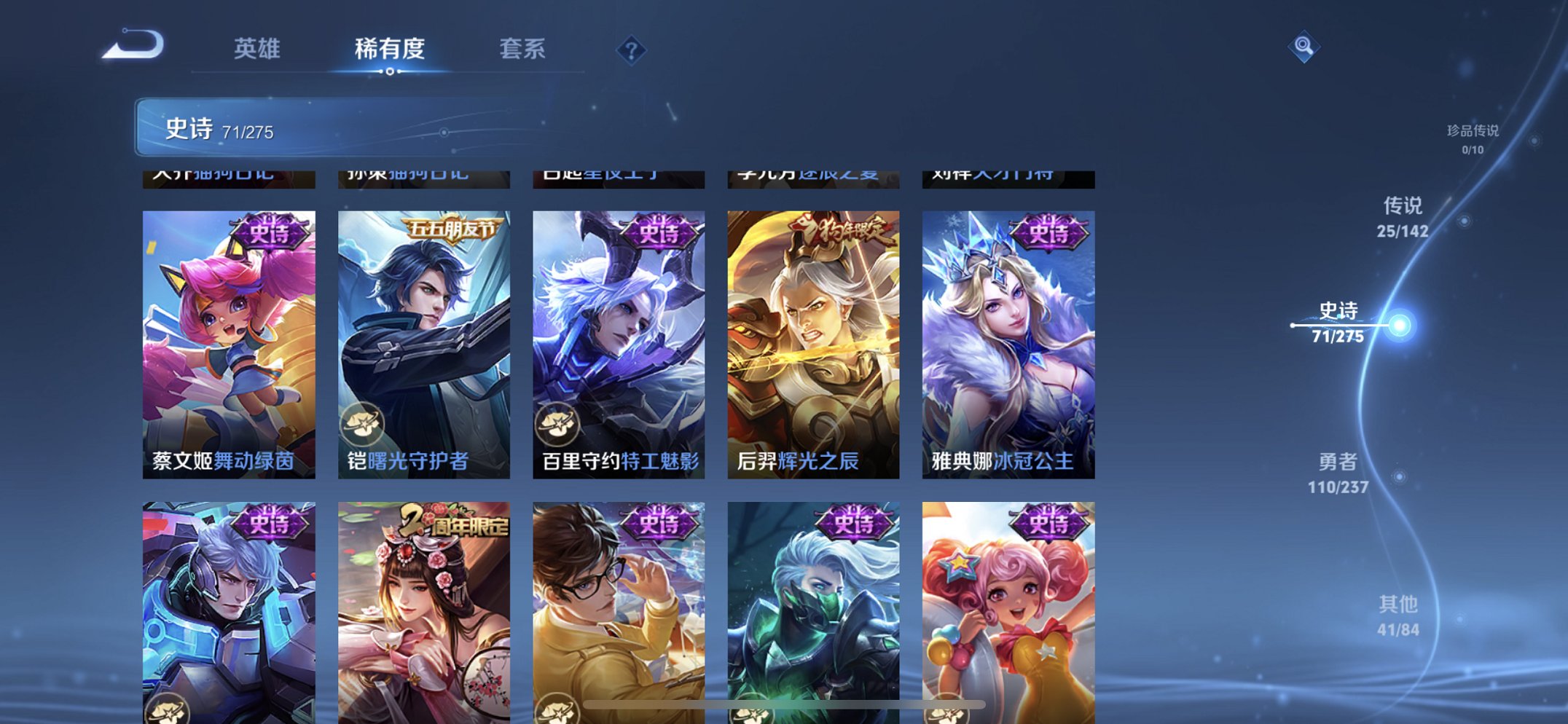Open the 蔡文姬舞动绿茵 skin card
The image size is (1568, 724).
click(x=228, y=342)
